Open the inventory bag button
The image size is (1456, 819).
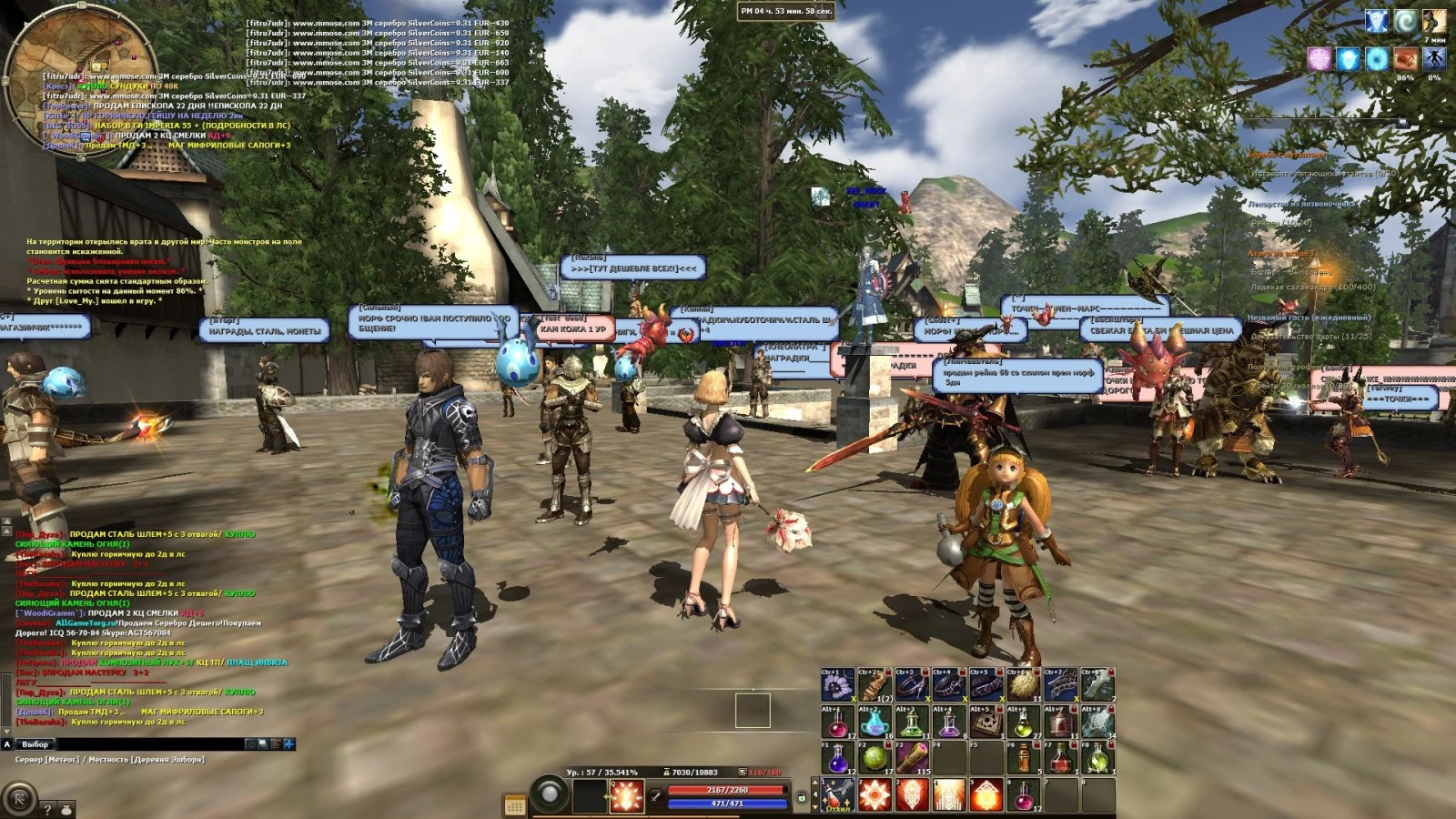[66, 809]
